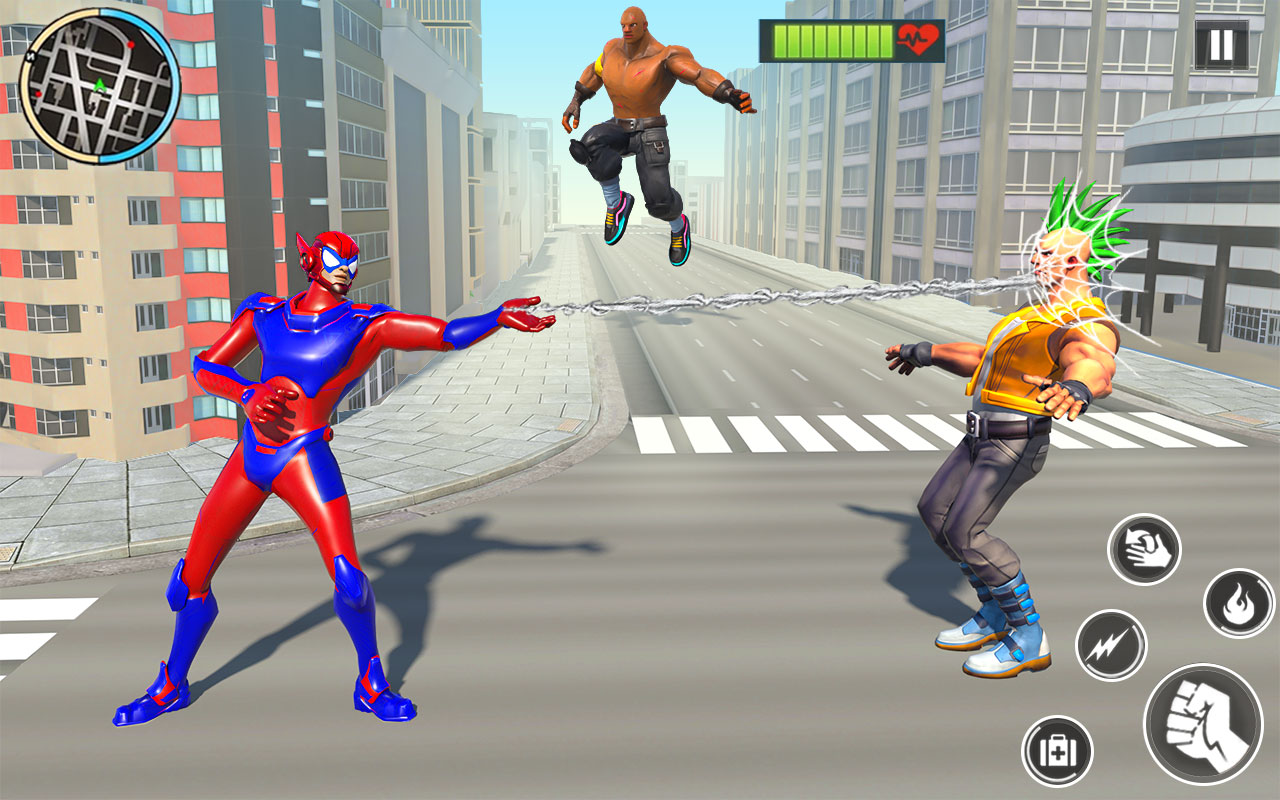Screen dimensions: 1280x800
Task: Tap the red enemy dot on minimap
Action: [x=131, y=45]
